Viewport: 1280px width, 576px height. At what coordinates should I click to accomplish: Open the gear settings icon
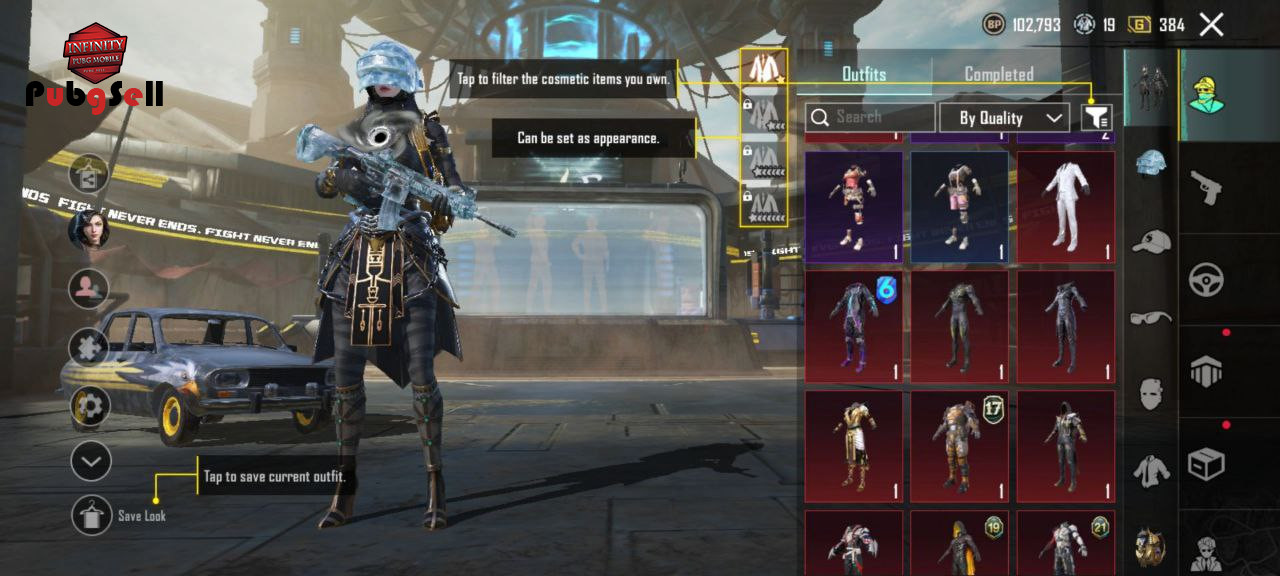click(x=90, y=406)
